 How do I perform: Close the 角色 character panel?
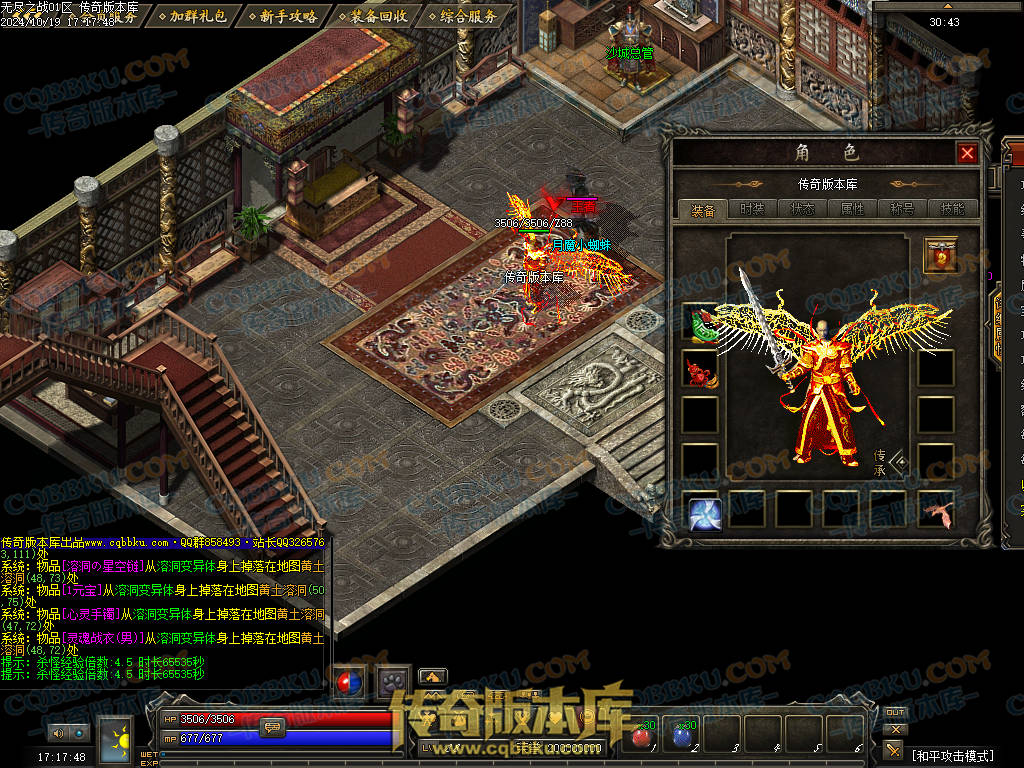click(966, 153)
